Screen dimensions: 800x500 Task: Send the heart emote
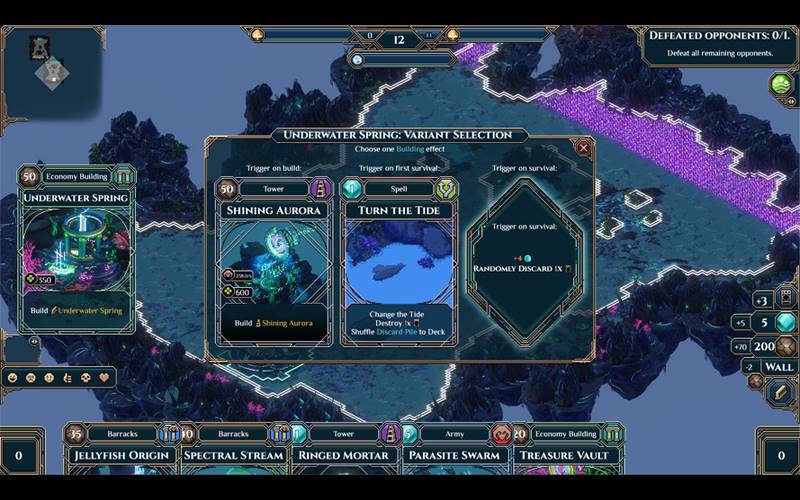(103, 379)
